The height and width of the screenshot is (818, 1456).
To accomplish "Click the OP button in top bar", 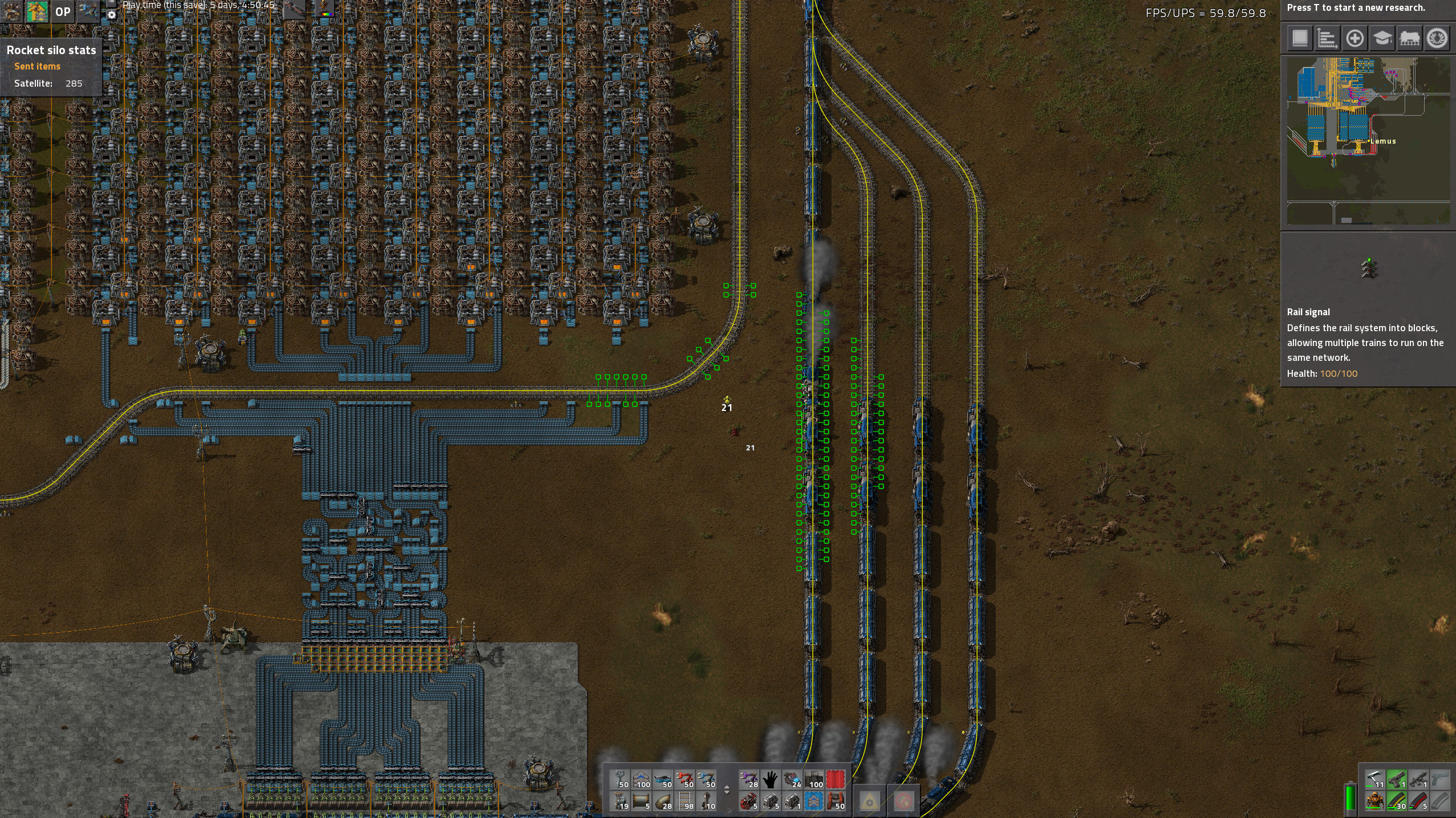I will pyautogui.click(x=63, y=12).
